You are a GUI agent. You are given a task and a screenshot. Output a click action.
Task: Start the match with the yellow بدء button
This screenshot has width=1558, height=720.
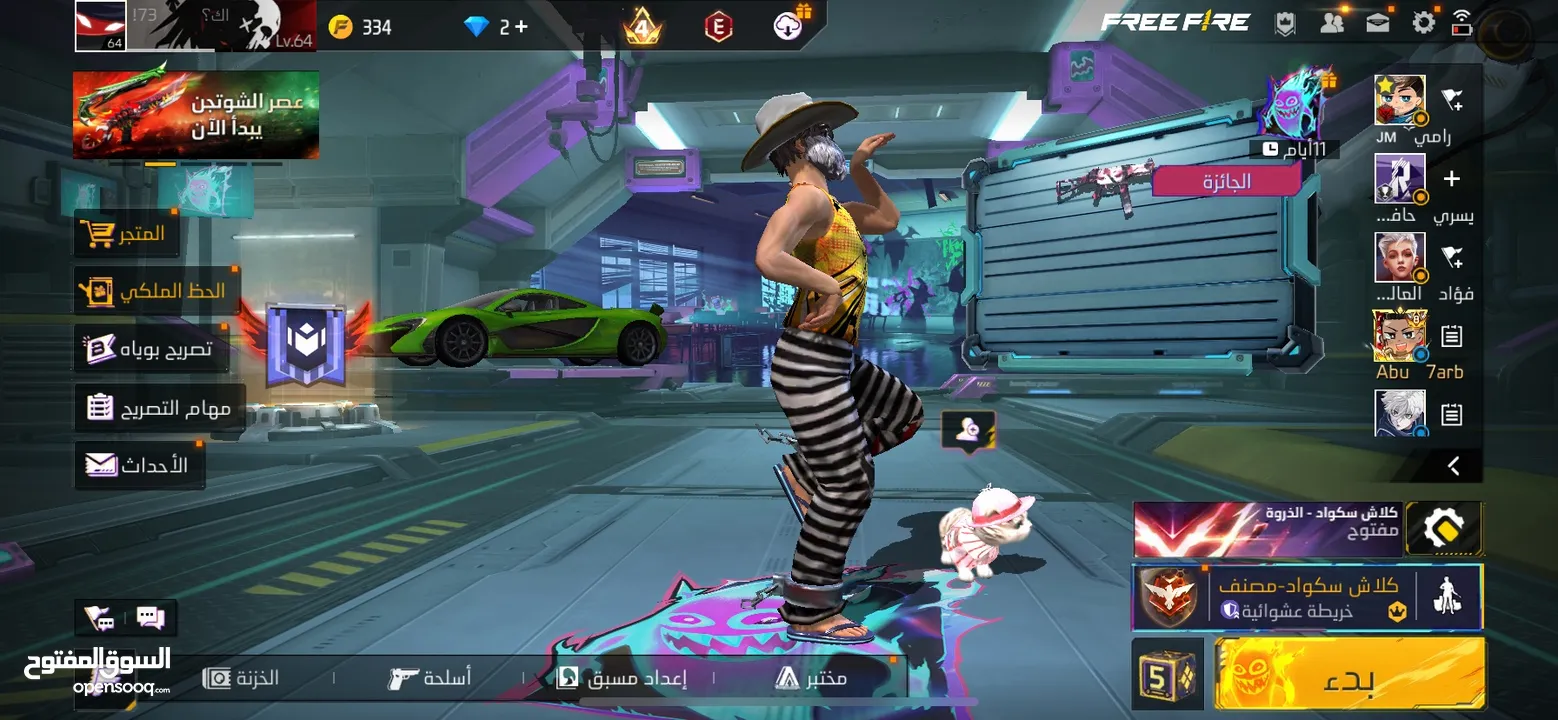[x=1349, y=673]
